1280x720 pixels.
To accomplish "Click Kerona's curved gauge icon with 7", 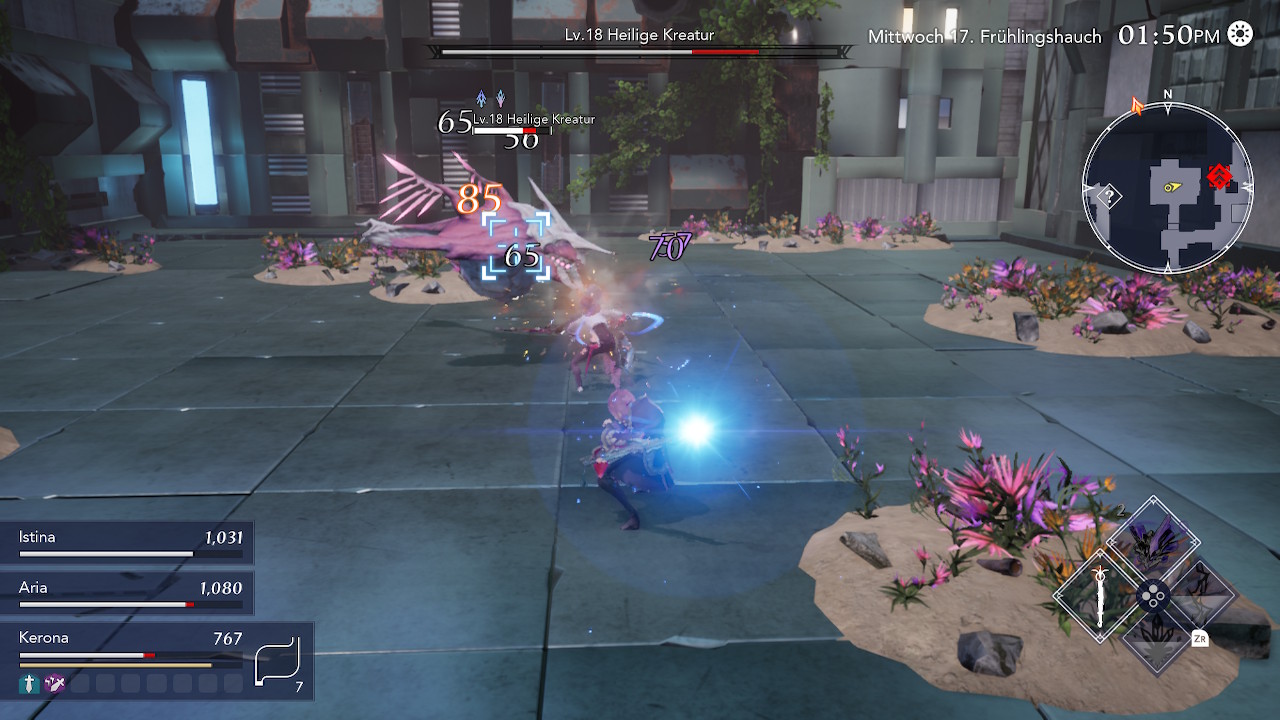I will [x=277, y=661].
